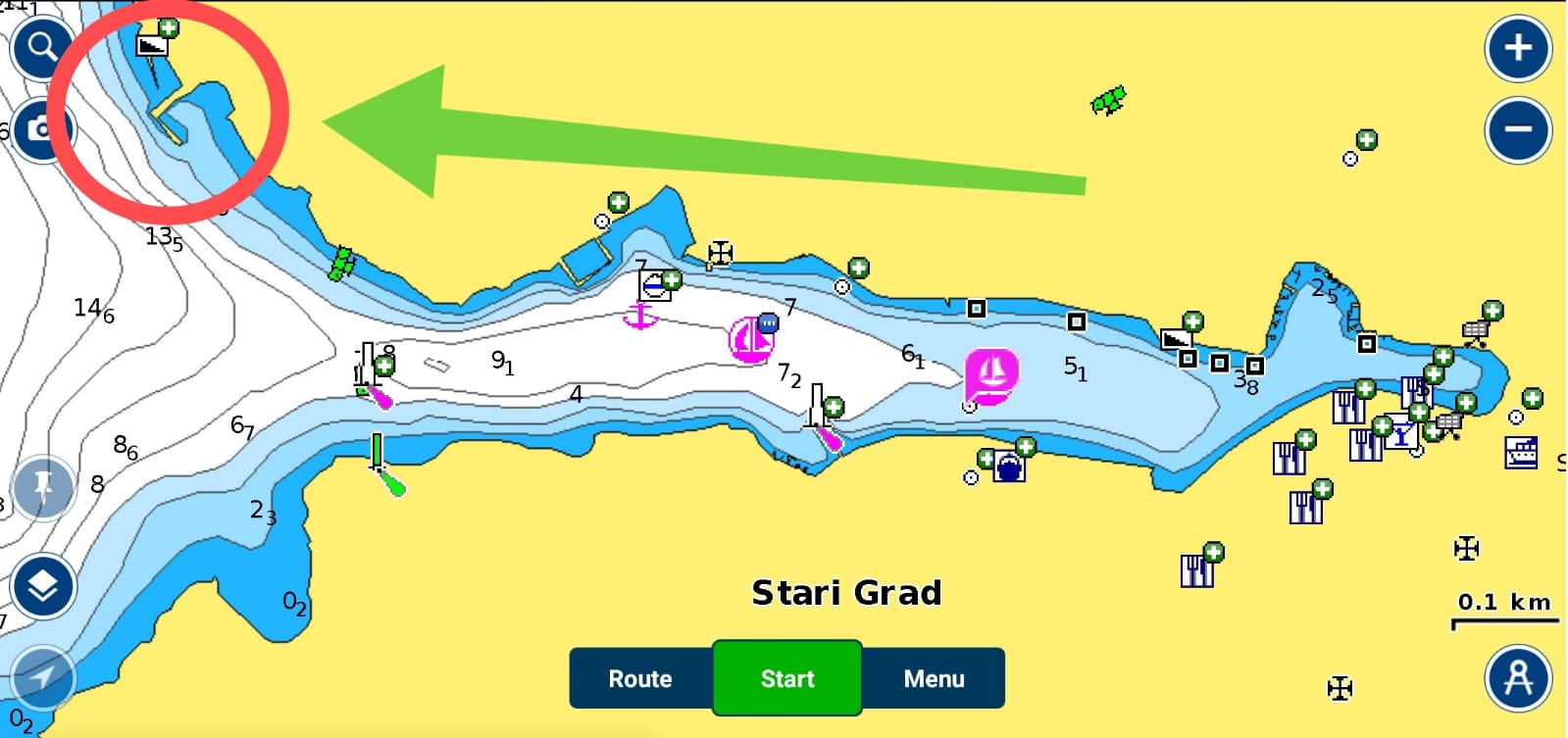This screenshot has width=1568, height=738.
Task: Drop a pin using the pushpin button
Action: [x=42, y=487]
